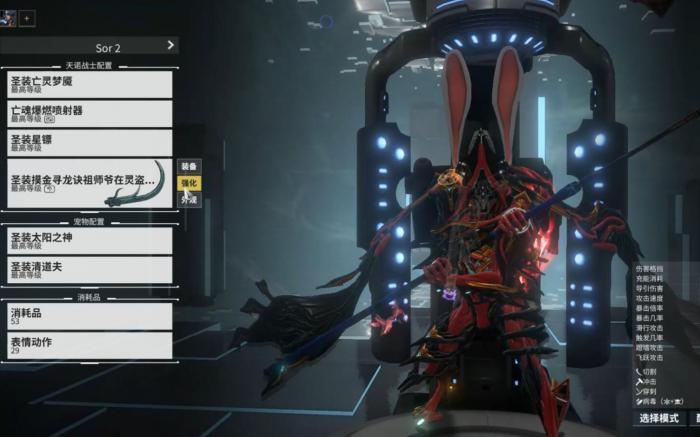Select the 圣装亡灵梦魇 warframe slot
The height and width of the screenshot is (437, 700).
tap(90, 84)
